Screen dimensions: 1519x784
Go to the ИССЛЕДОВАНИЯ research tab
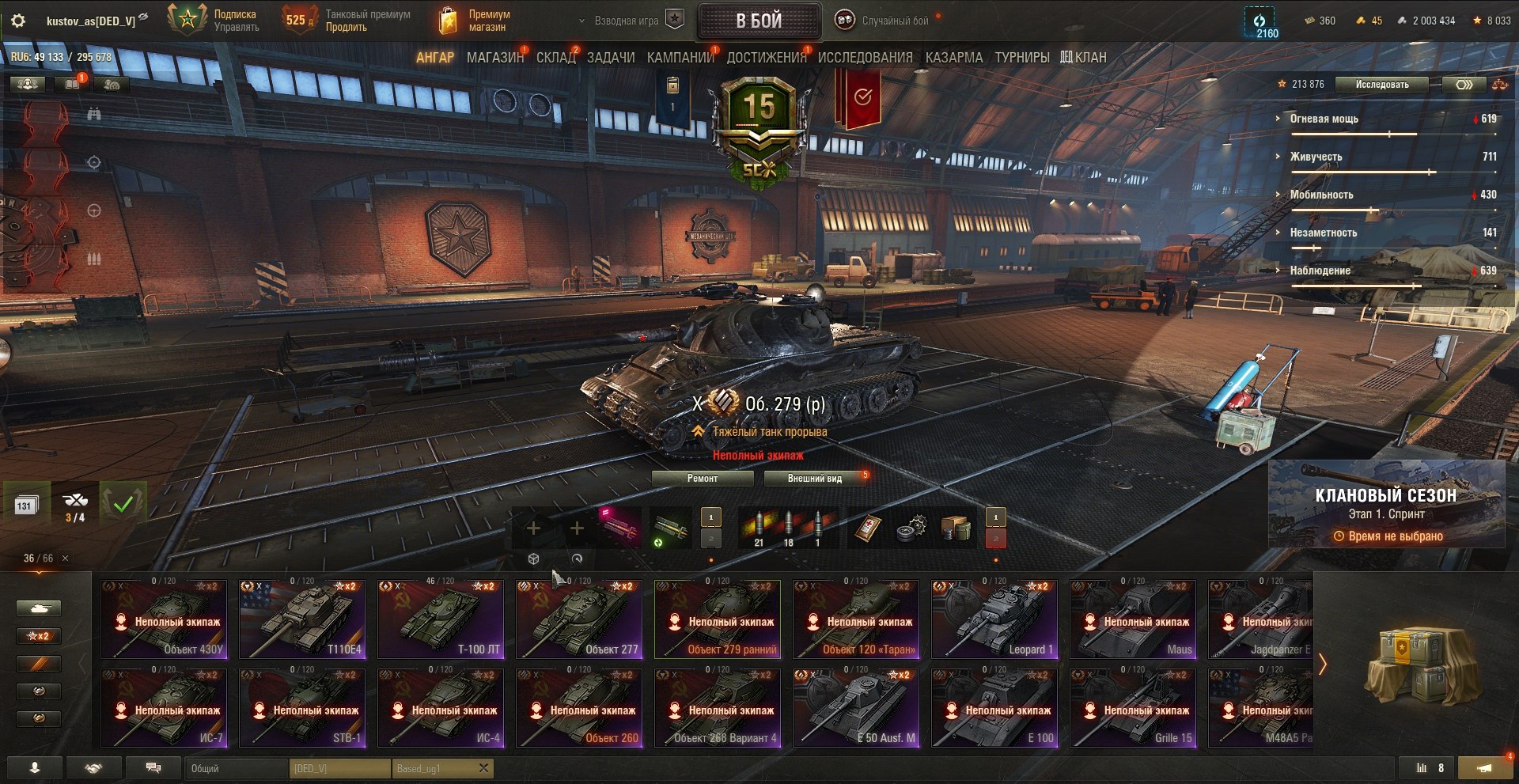point(865,58)
